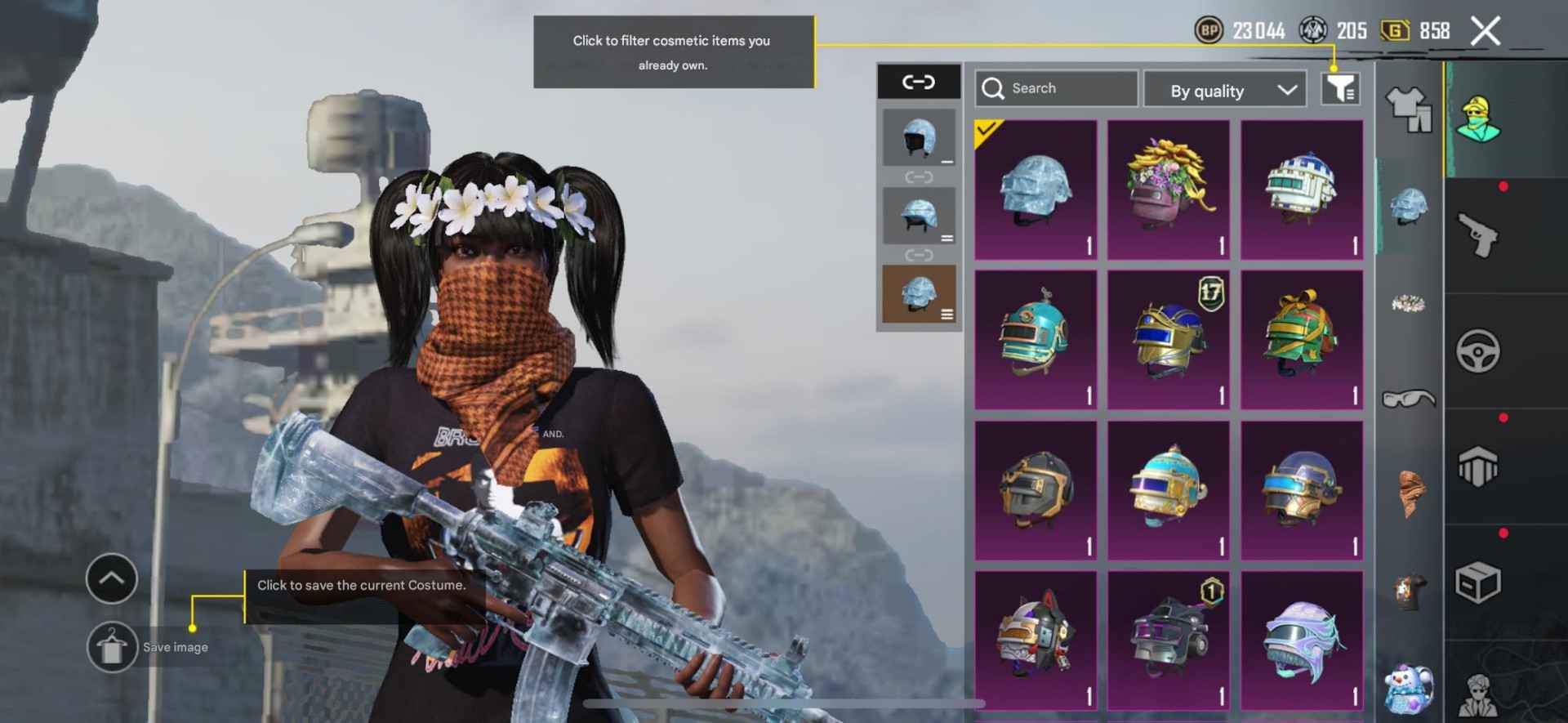The image size is (1568, 723).
Task: Open the steering wheel vehicles tab
Action: click(x=1477, y=351)
